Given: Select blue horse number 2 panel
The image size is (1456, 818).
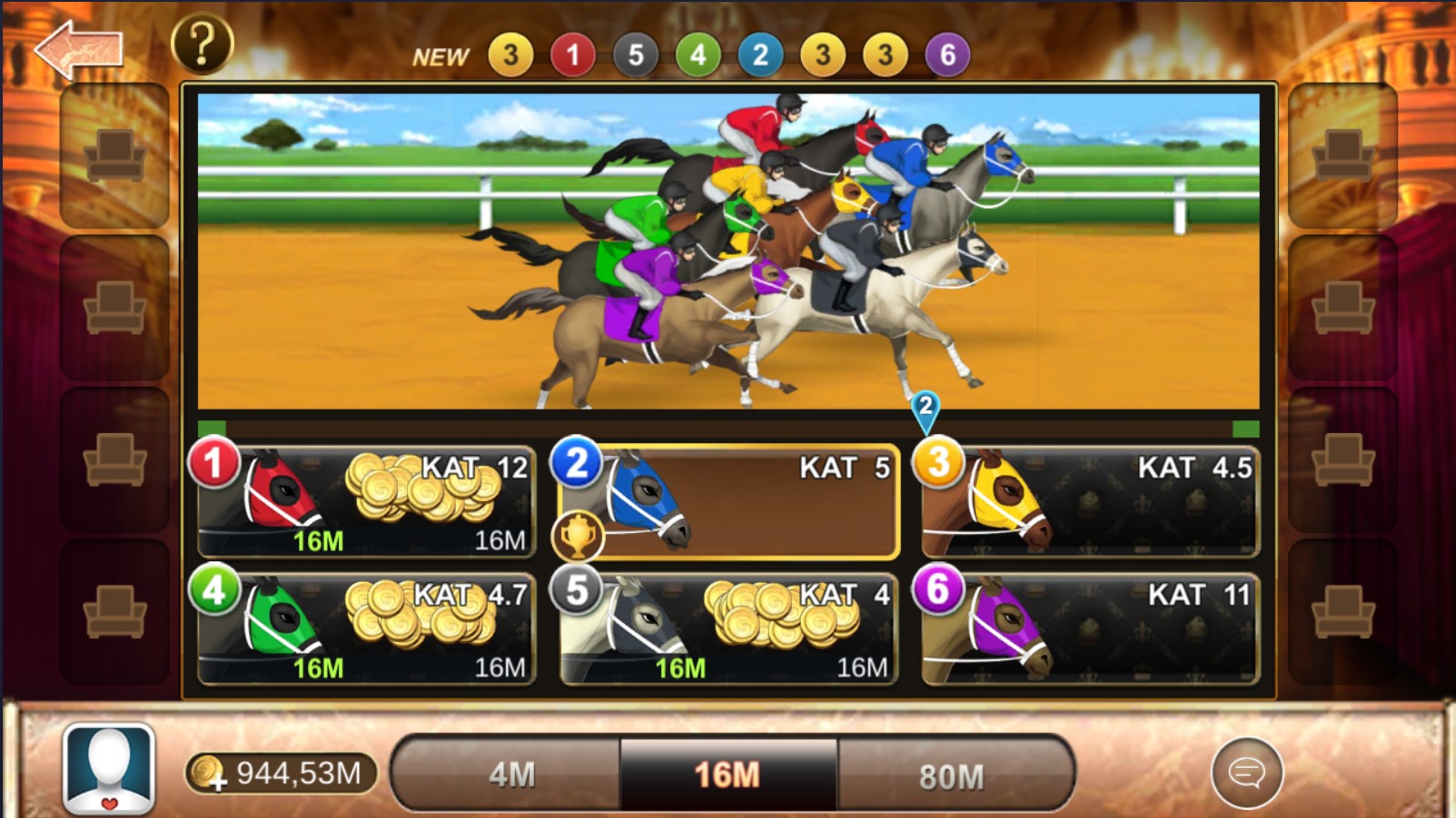Looking at the screenshot, I should 728,501.
